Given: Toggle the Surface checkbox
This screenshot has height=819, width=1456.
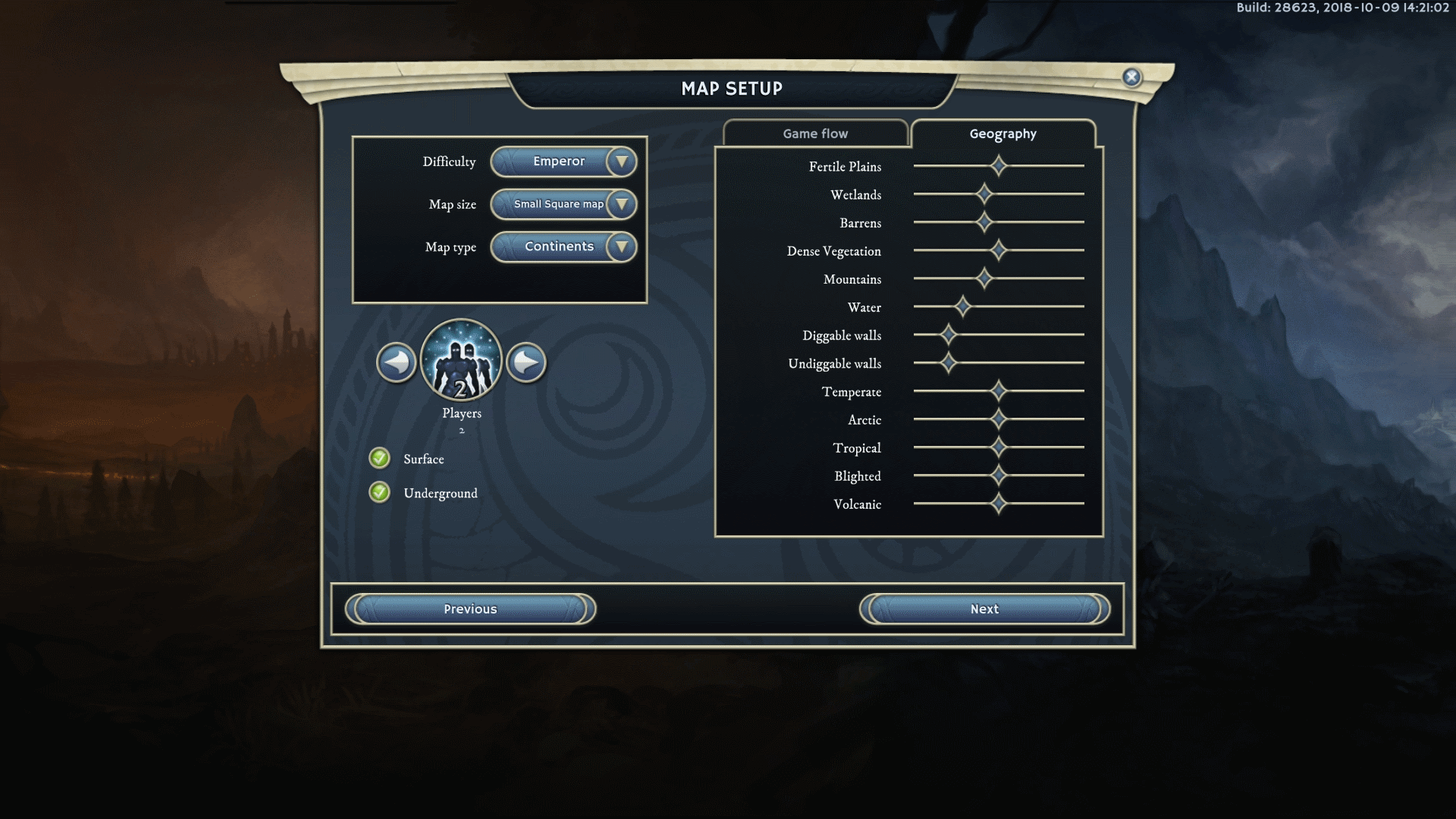Looking at the screenshot, I should (x=379, y=458).
